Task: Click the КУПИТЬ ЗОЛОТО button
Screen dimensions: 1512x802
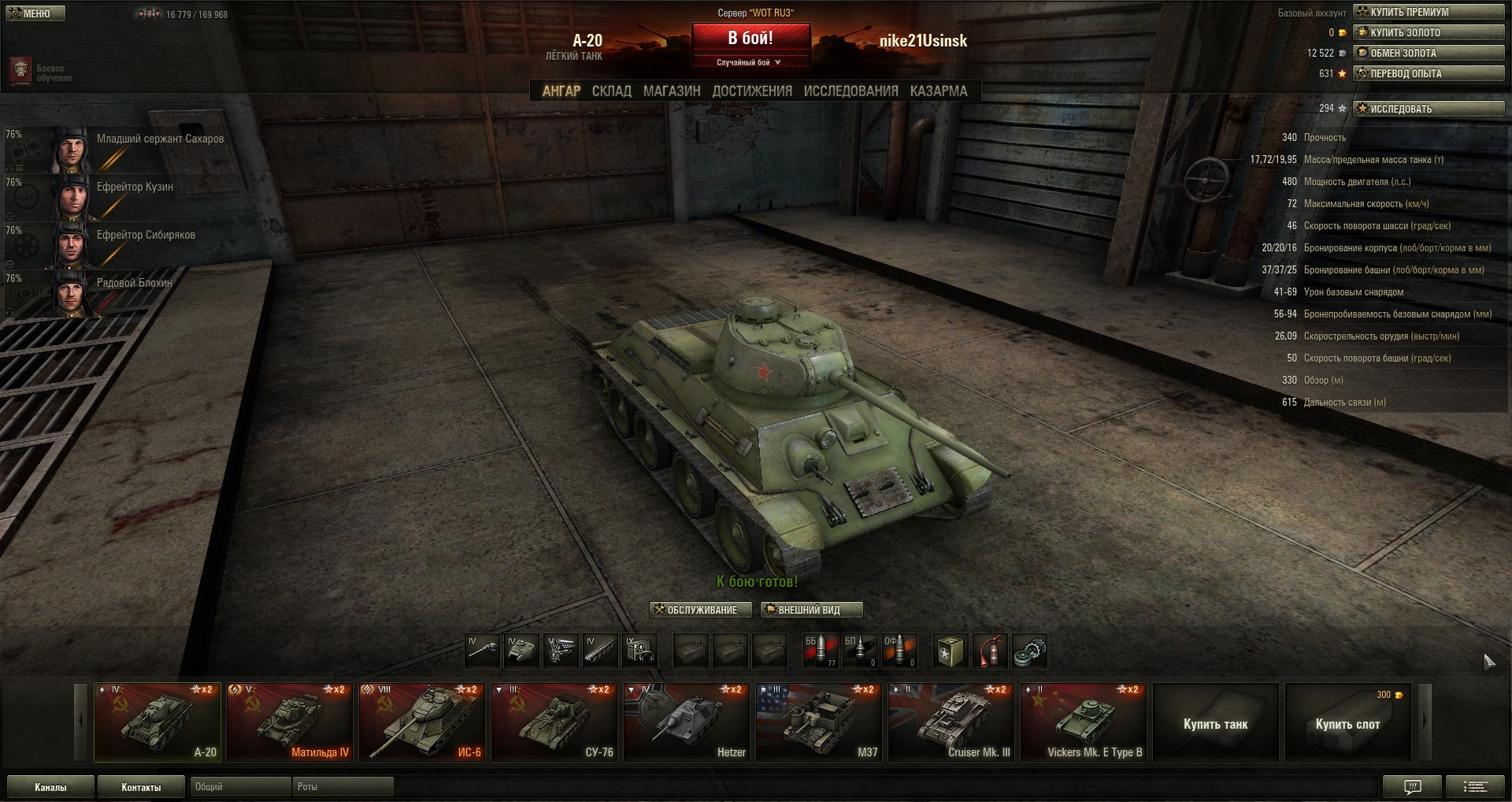Action: [1429, 32]
